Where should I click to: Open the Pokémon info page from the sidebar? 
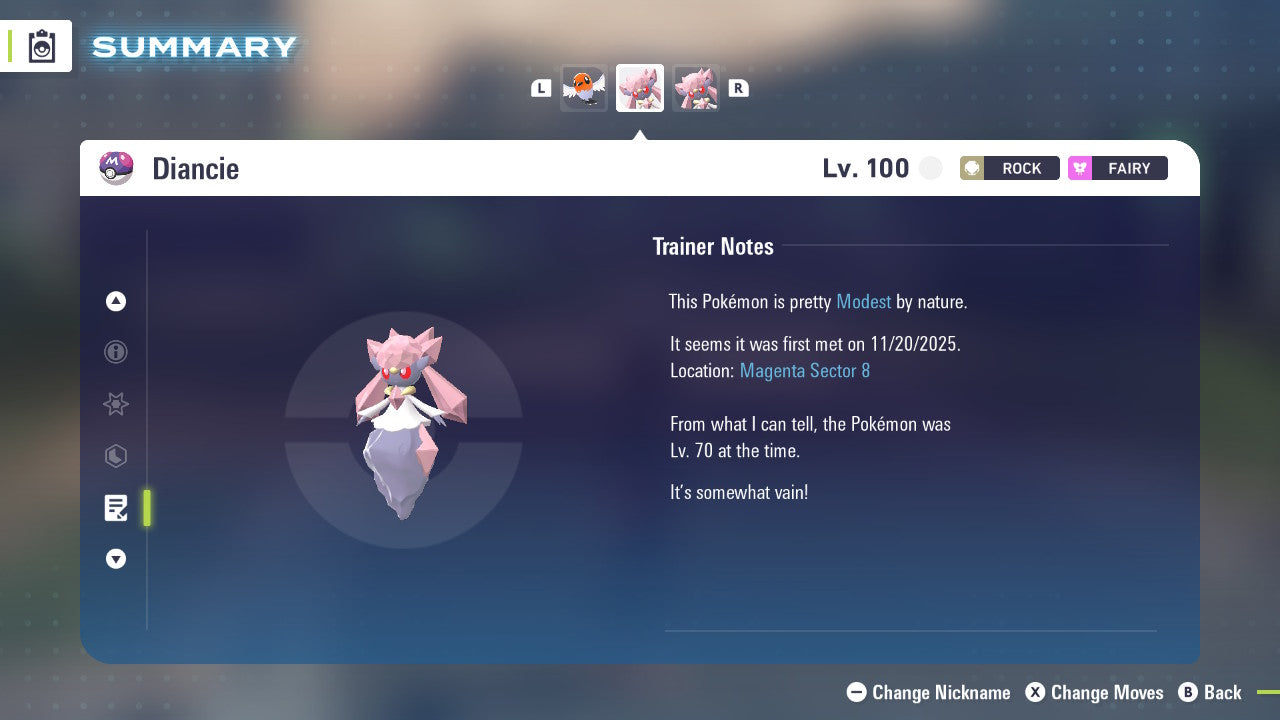point(115,352)
